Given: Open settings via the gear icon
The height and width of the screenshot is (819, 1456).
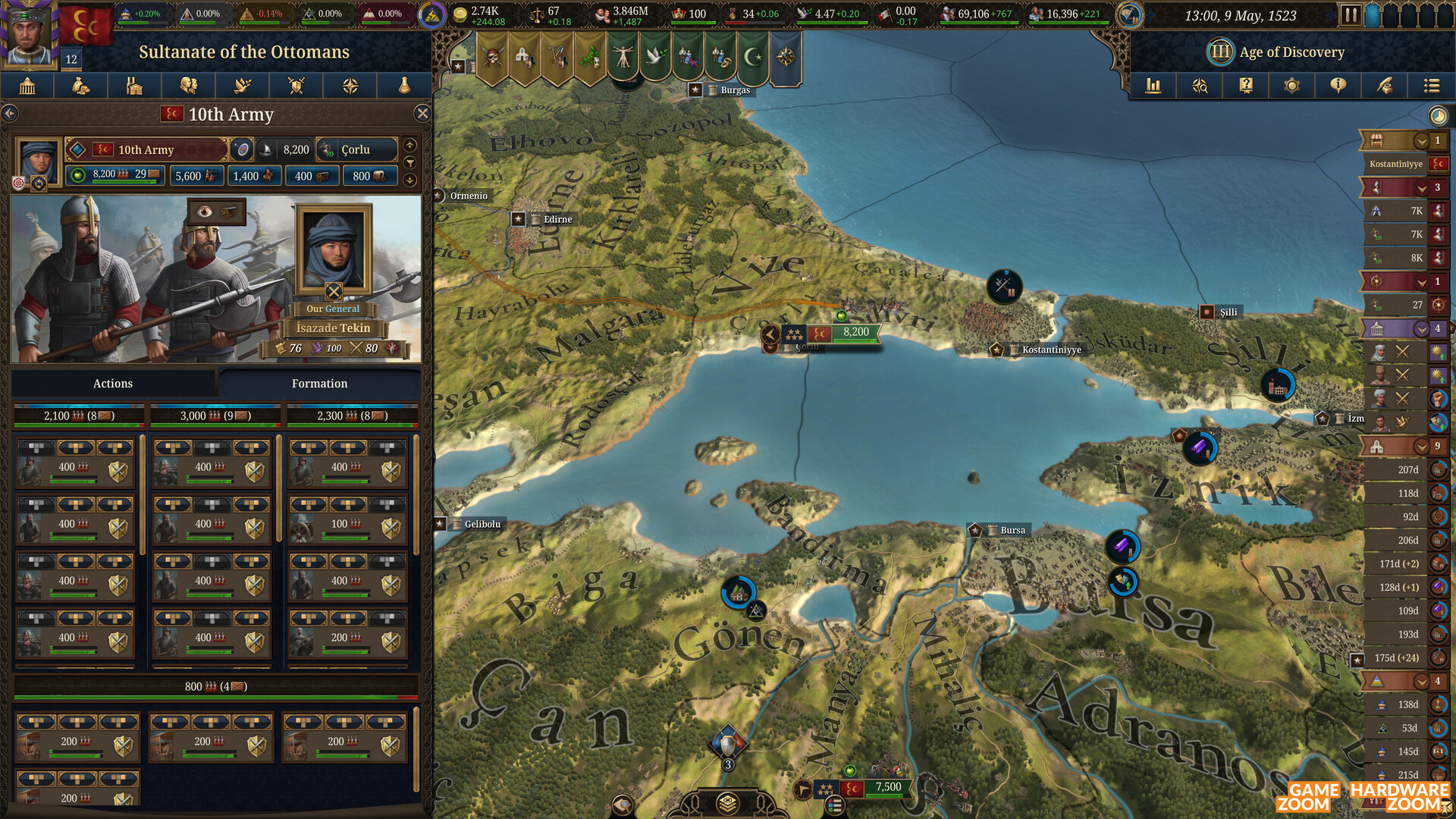Looking at the screenshot, I should 1291,86.
